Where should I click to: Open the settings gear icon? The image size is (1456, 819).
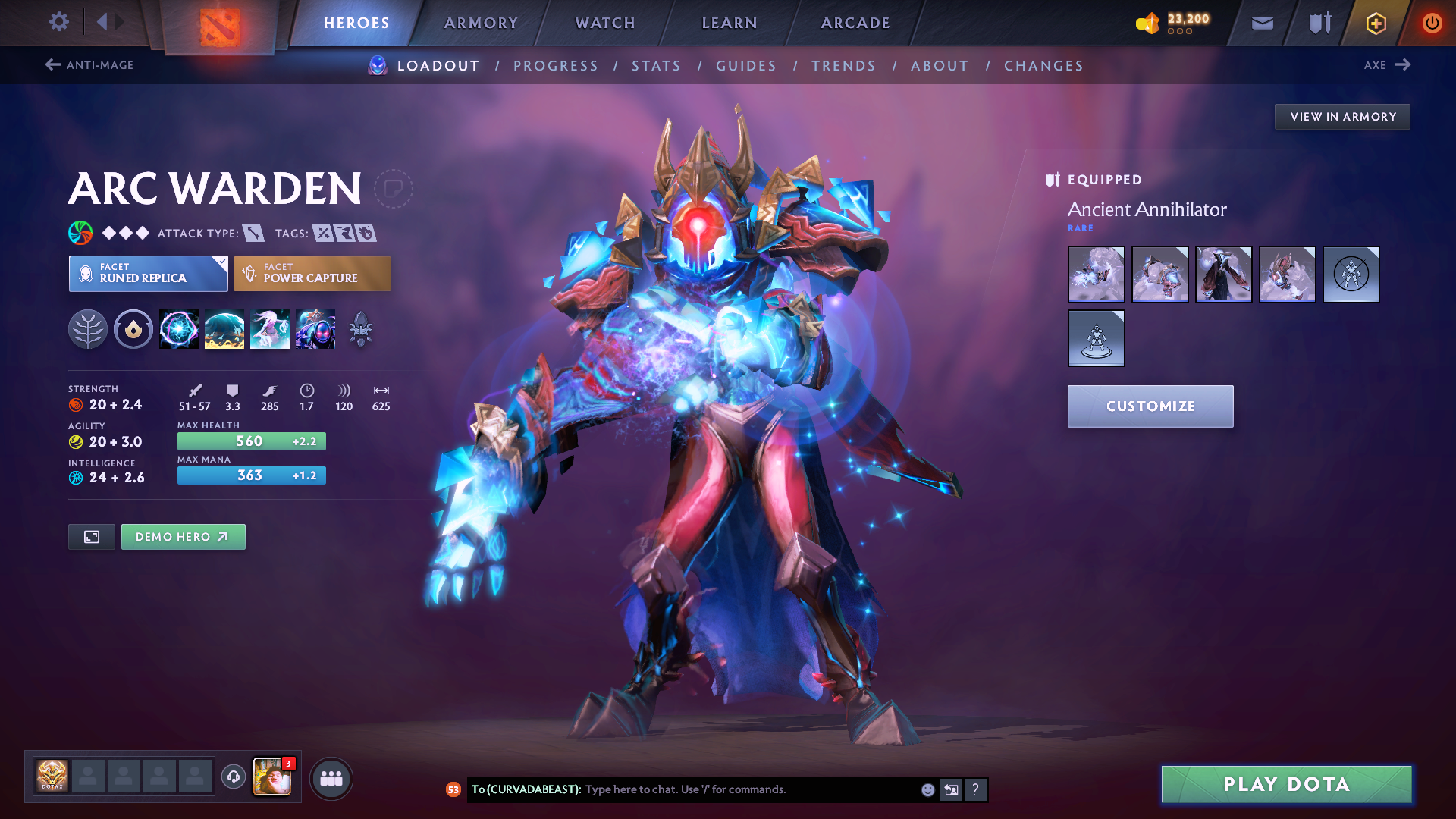tap(59, 22)
